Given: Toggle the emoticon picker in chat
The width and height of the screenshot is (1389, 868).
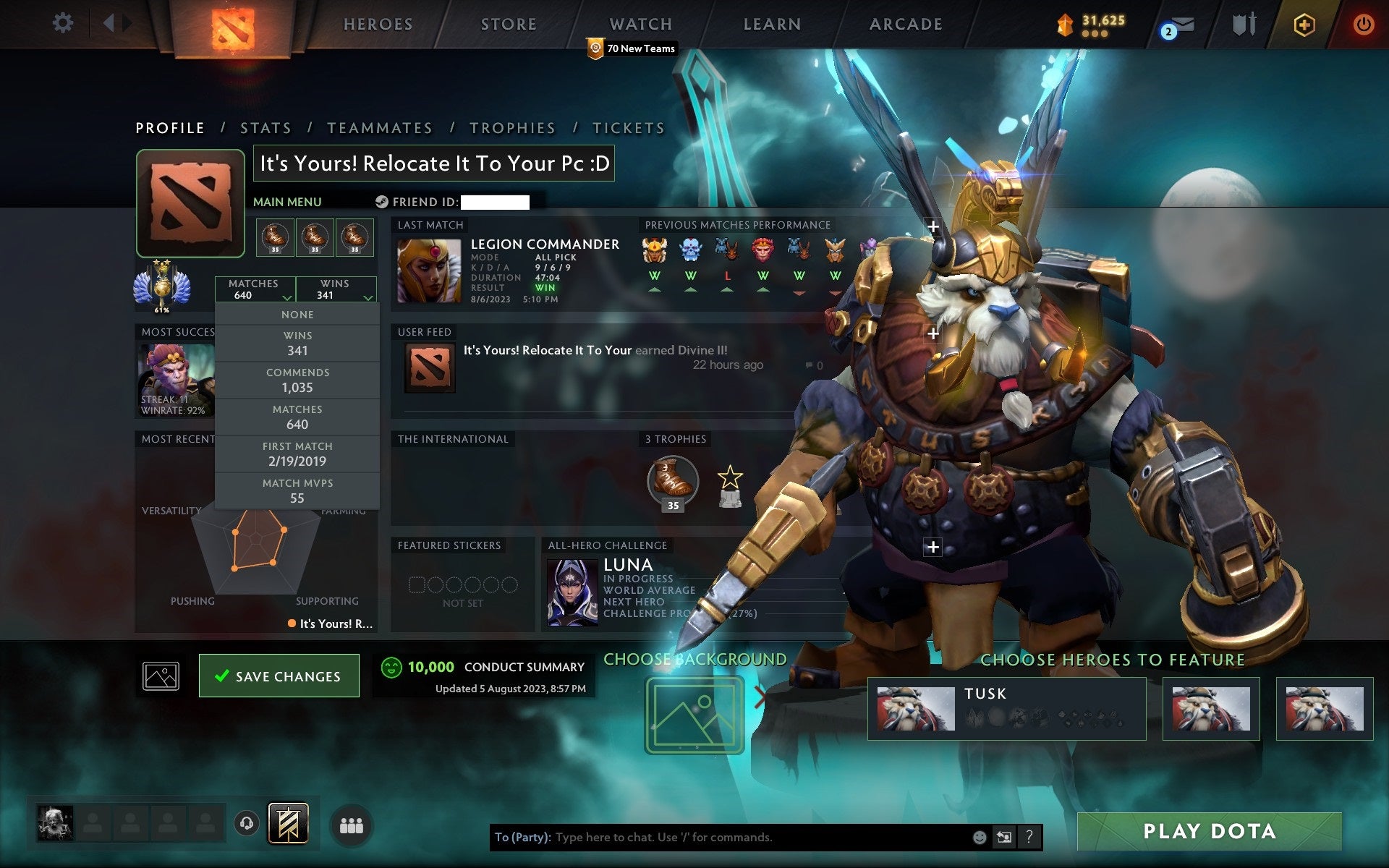Looking at the screenshot, I should click(x=980, y=838).
